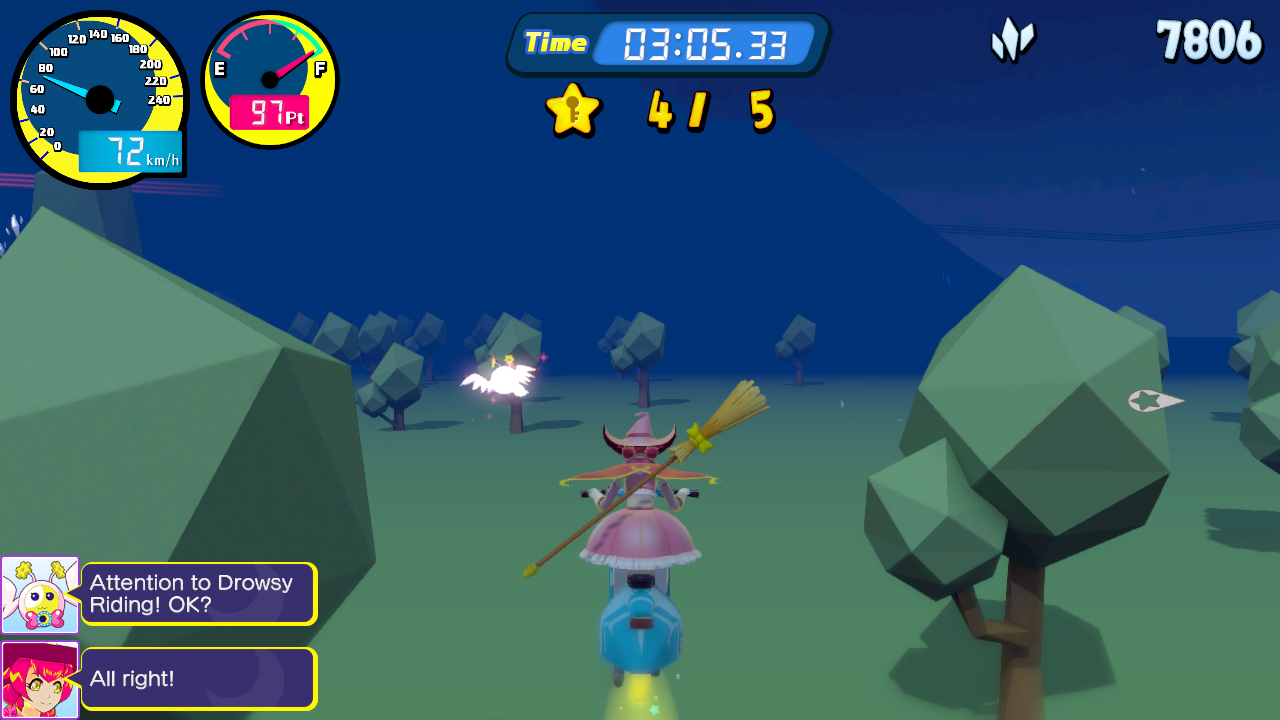Click the pink-haired witch portrait icon
Screen dimensions: 1280x720
[40, 678]
